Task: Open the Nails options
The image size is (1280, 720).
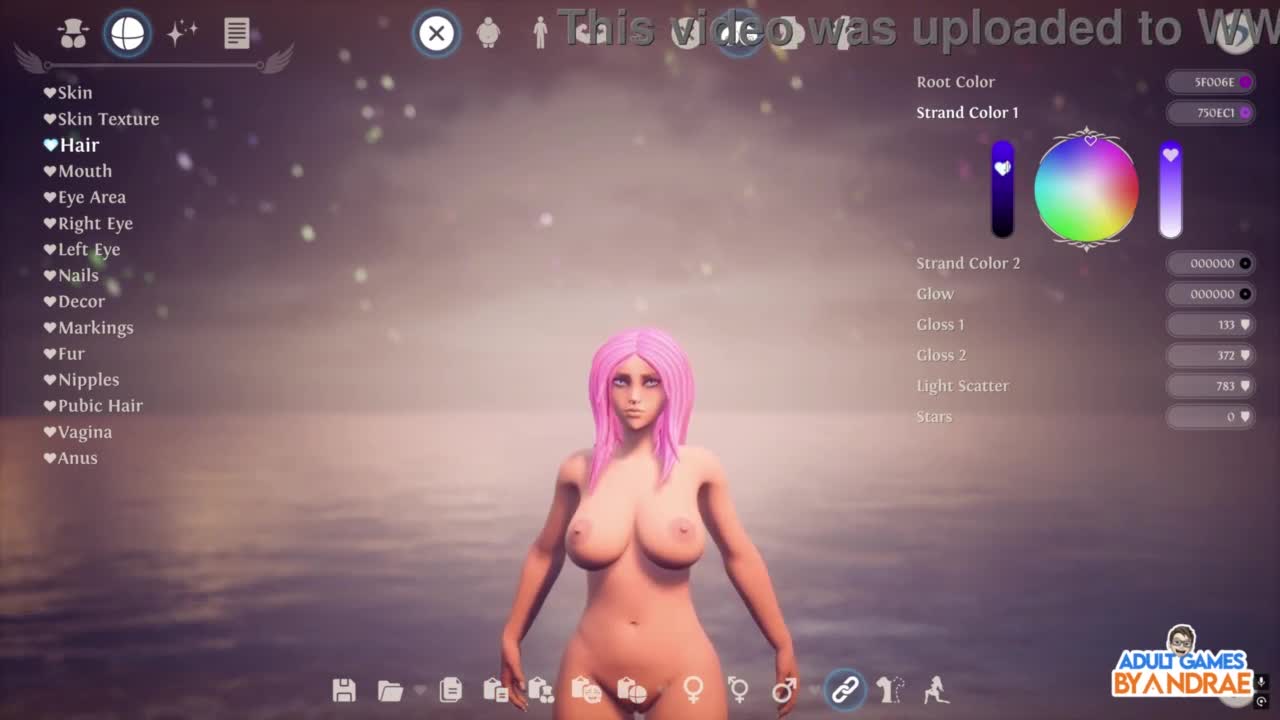Action: [77, 275]
